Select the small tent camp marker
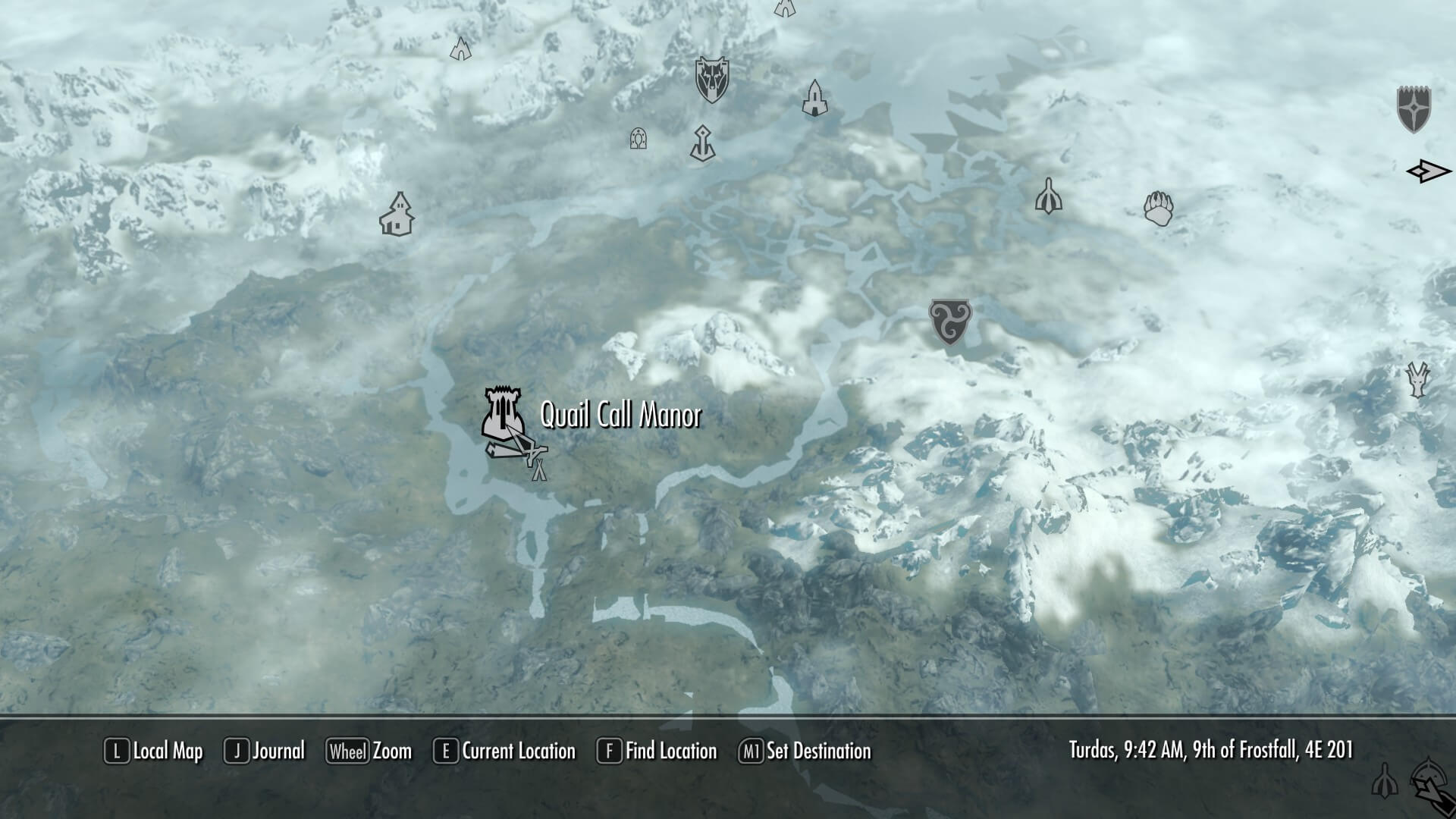The height and width of the screenshot is (819, 1456). pos(538,470)
